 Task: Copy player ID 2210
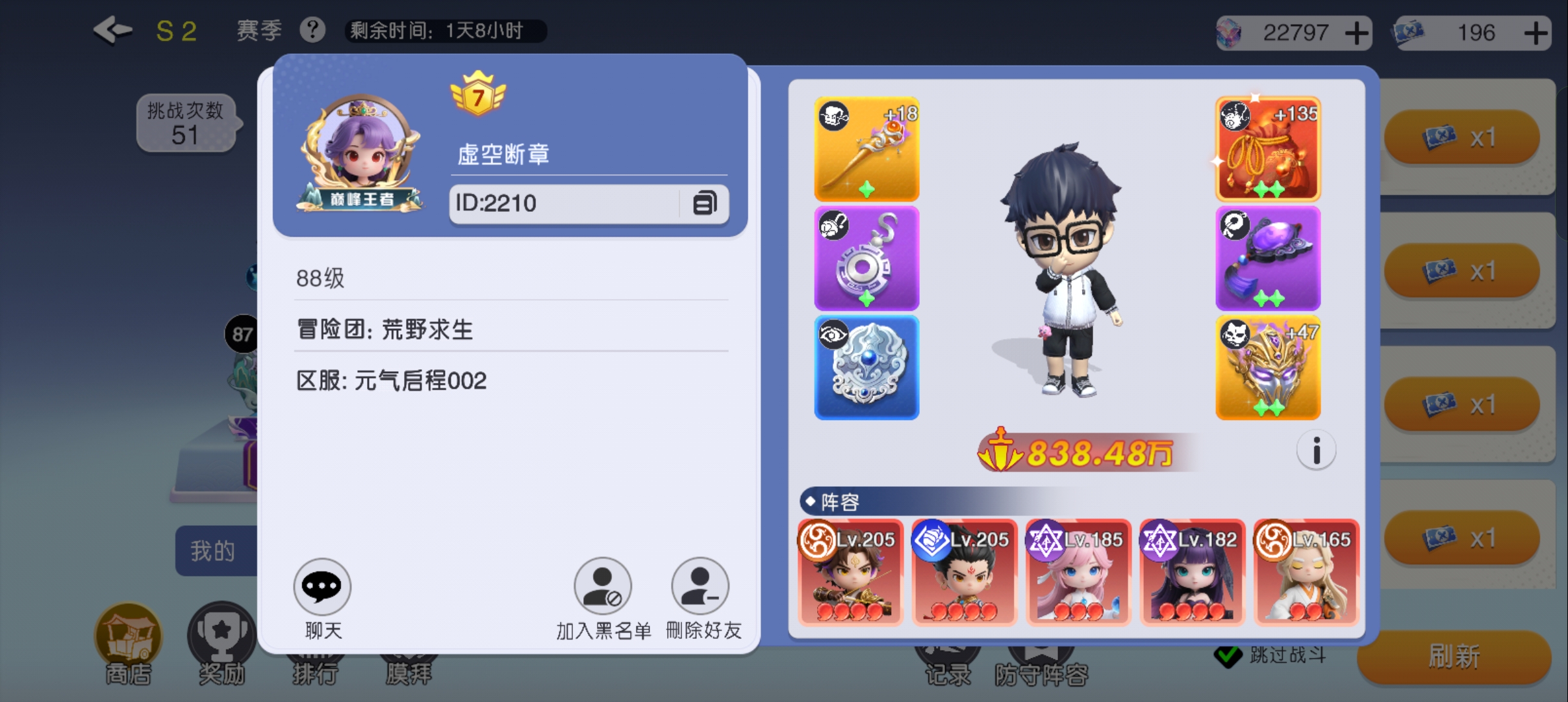(x=703, y=203)
